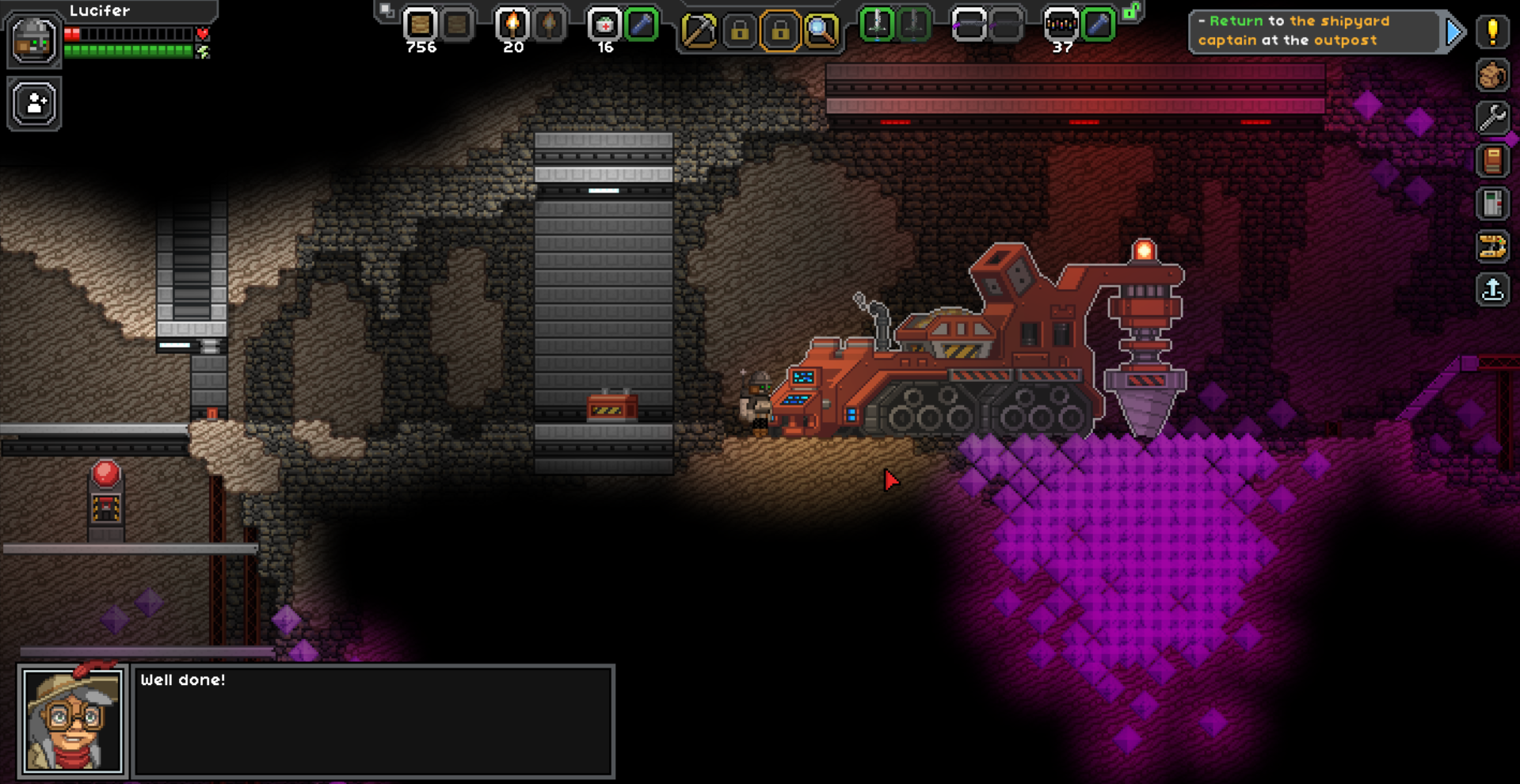Viewport: 1520px width, 784px height.
Task: Choose the string lights stack of 37
Action: click(x=1061, y=25)
